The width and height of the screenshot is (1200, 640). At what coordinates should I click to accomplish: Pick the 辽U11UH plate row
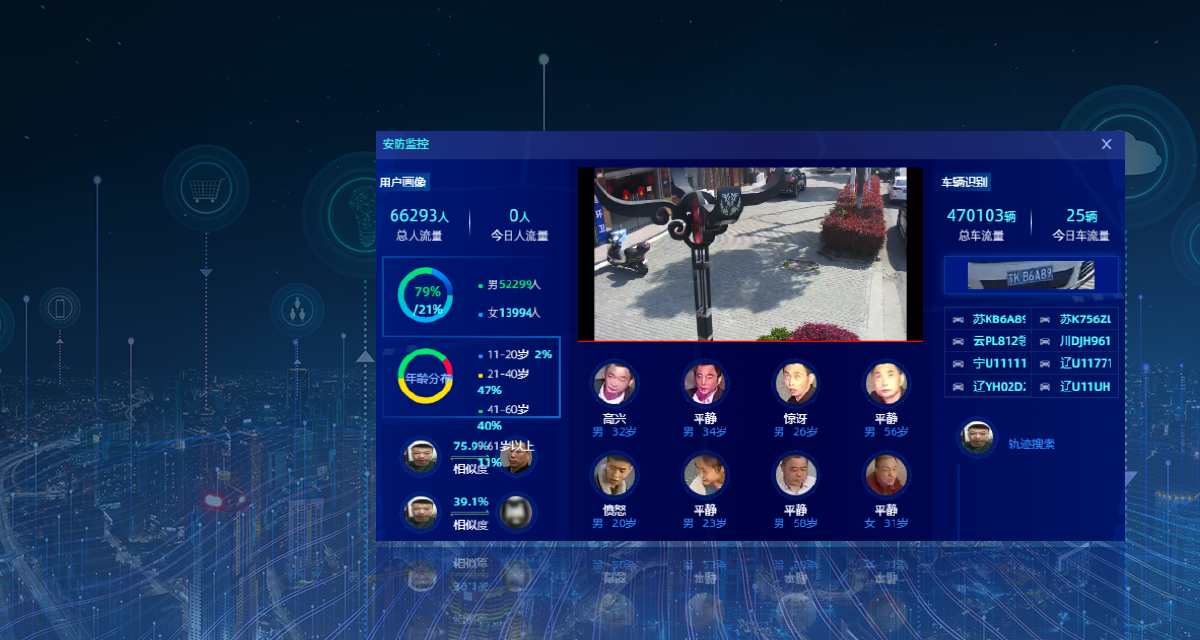pyautogui.click(x=1075, y=386)
